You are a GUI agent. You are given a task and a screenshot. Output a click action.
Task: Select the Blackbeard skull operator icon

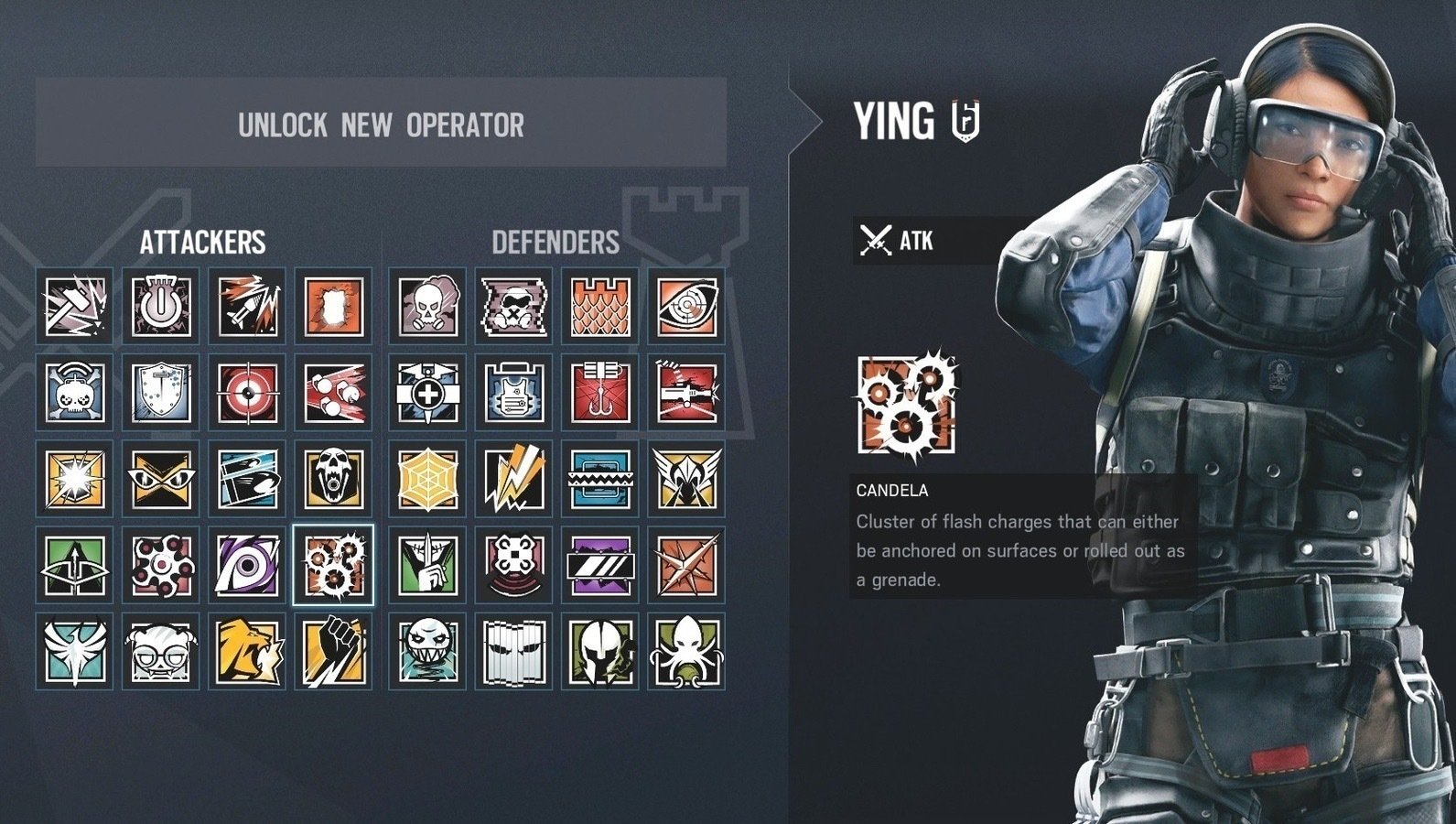click(x=333, y=477)
